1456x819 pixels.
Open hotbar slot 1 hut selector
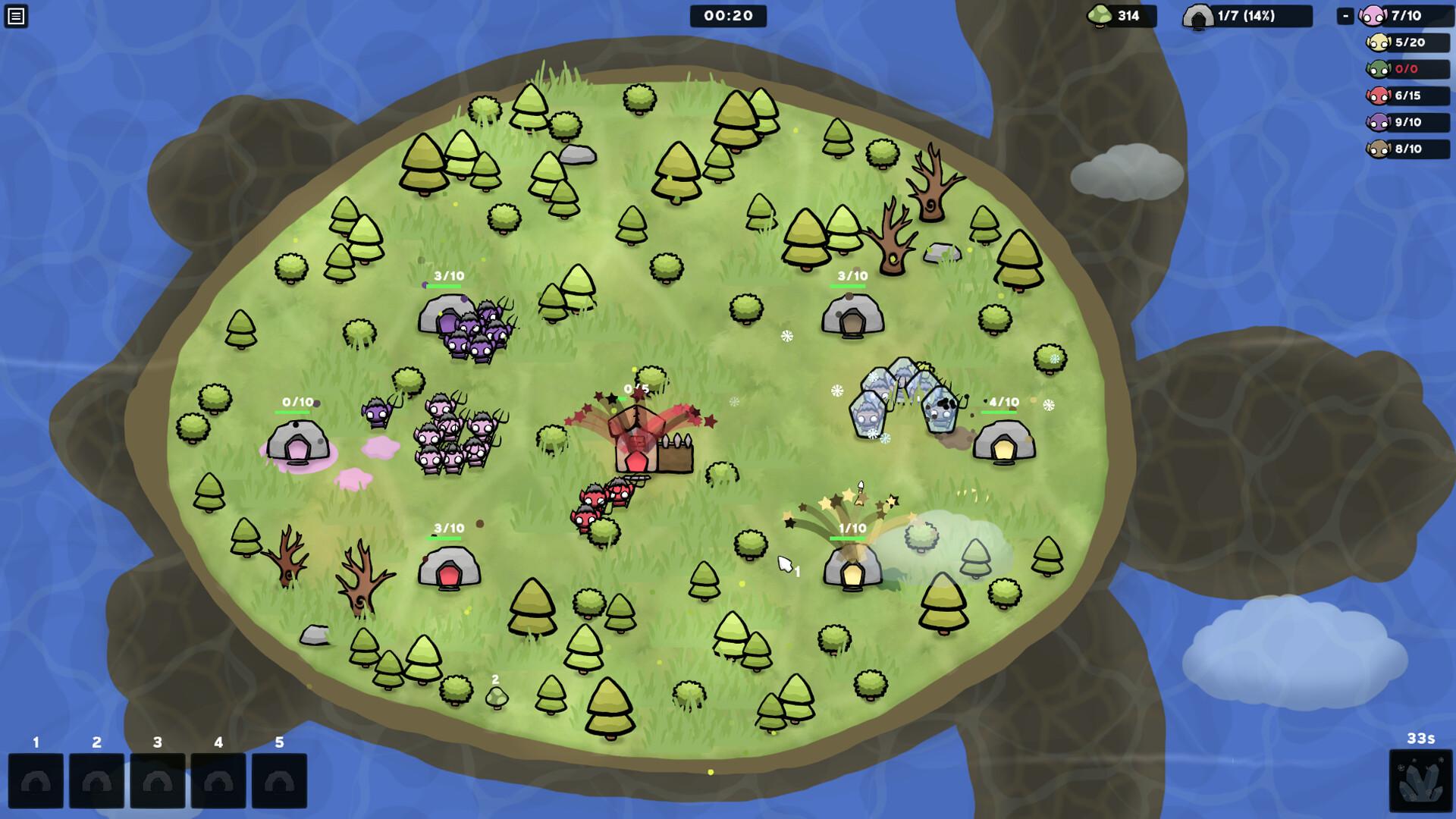click(36, 780)
